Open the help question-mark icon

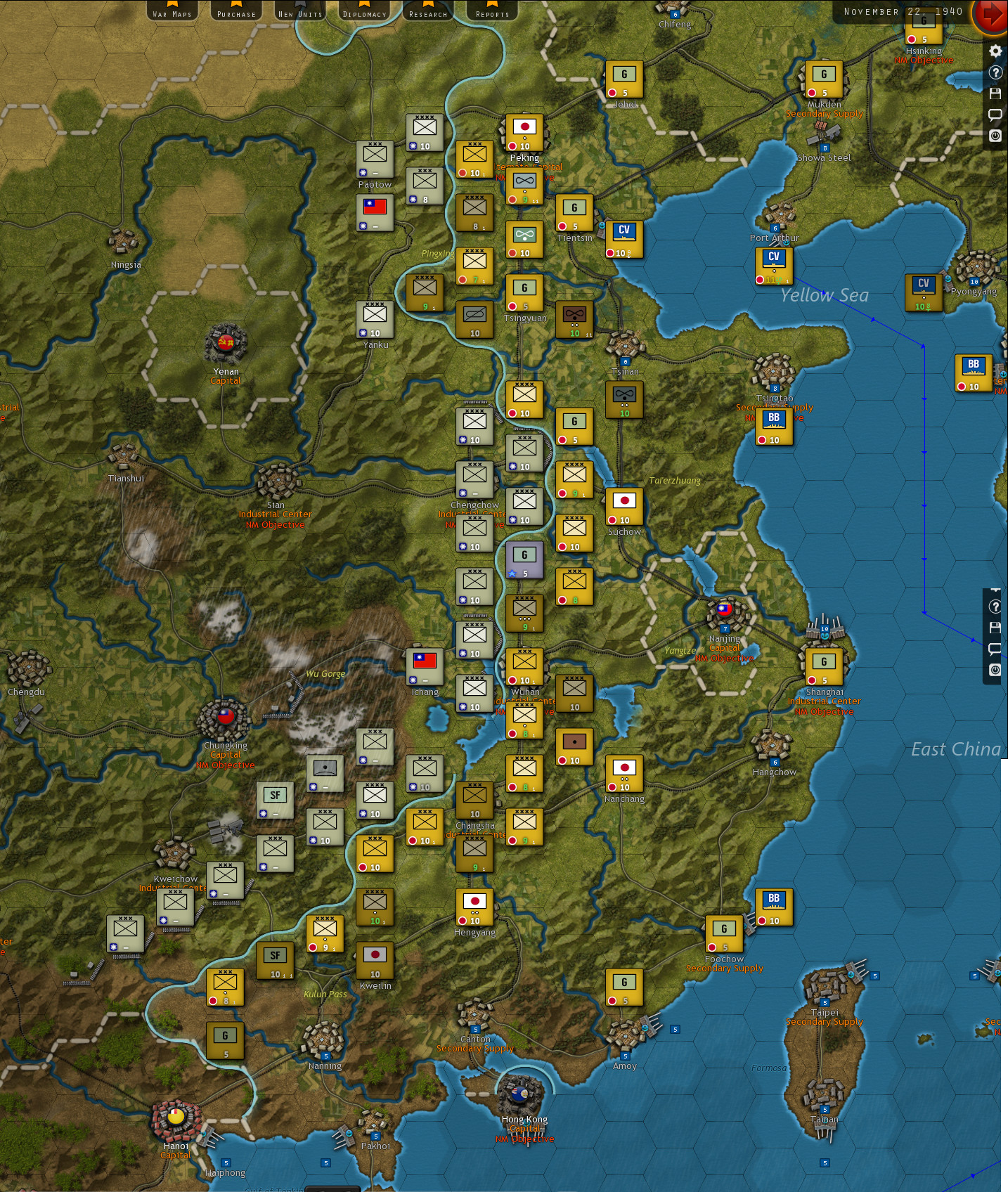coord(995,73)
